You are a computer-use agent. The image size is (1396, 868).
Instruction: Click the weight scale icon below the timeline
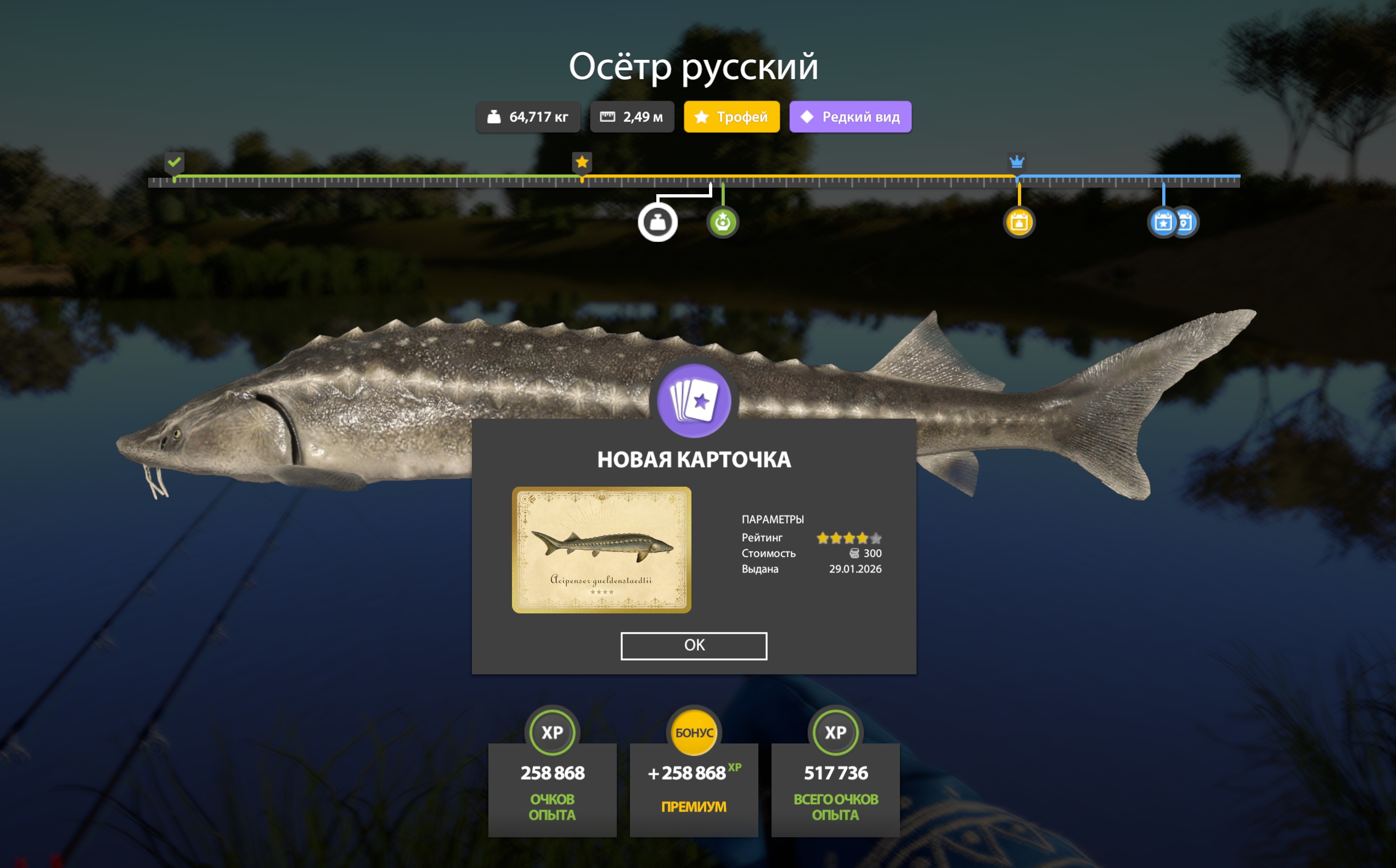click(659, 223)
